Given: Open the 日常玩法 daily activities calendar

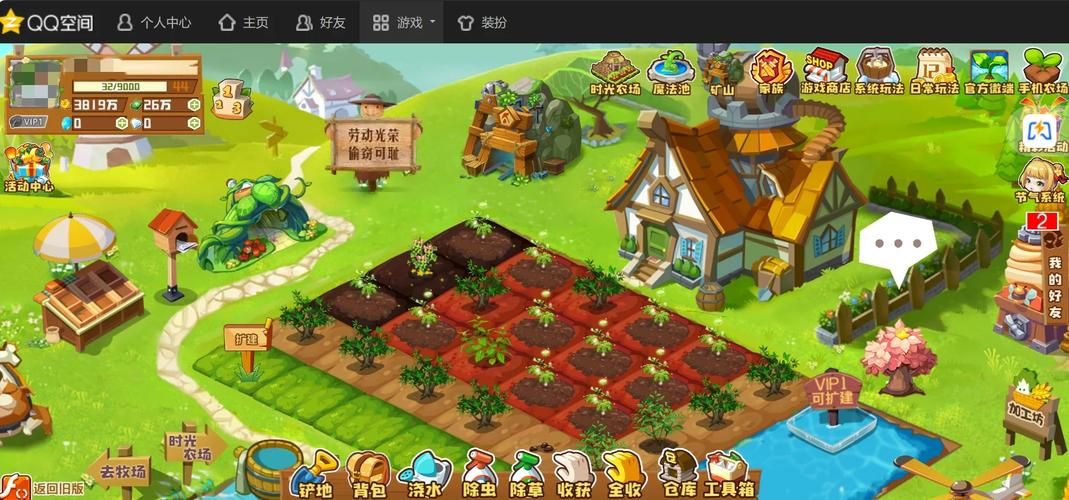Looking at the screenshot, I should tap(934, 72).
